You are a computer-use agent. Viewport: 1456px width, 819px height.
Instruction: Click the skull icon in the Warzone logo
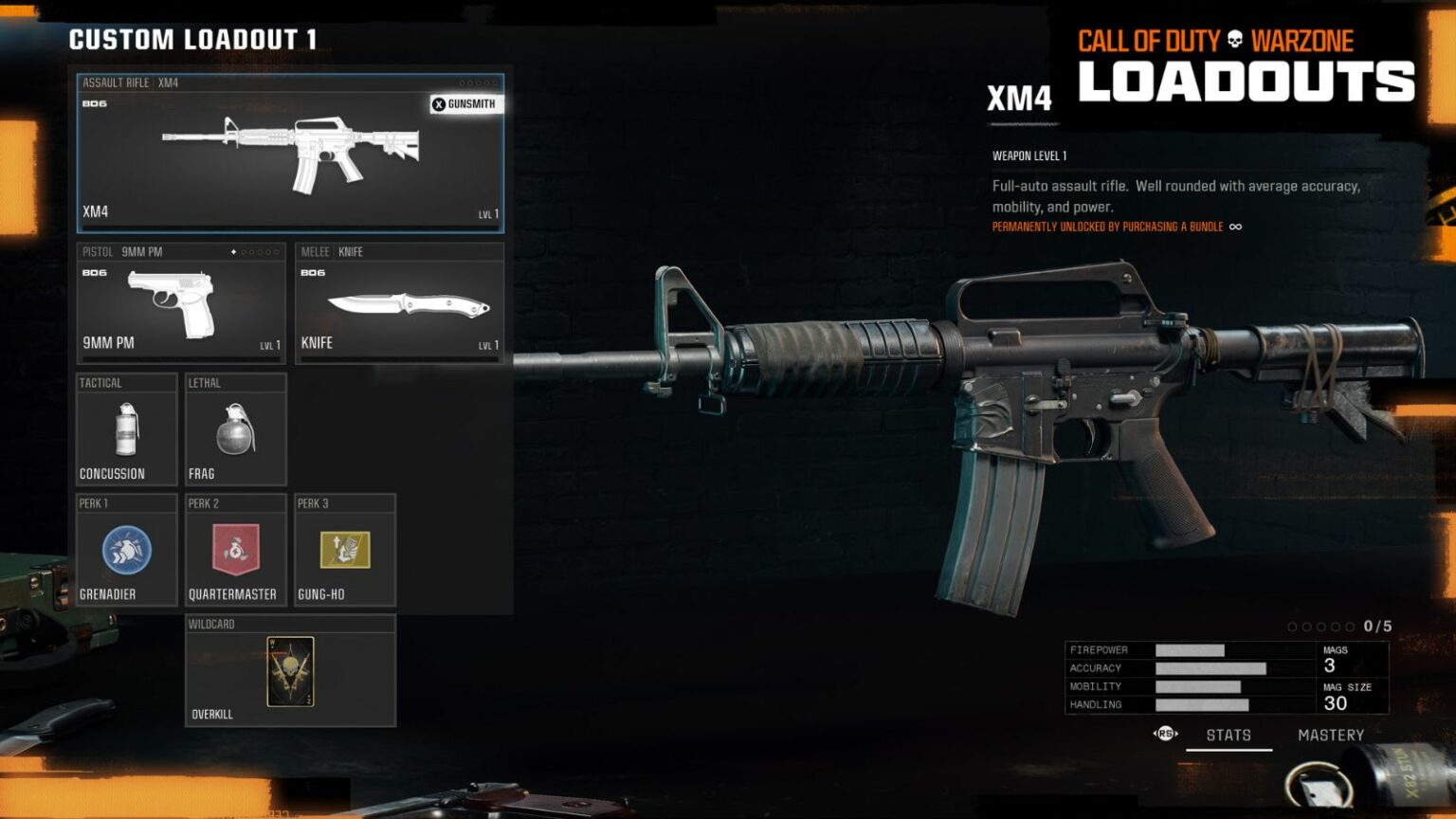[x=1233, y=40]
